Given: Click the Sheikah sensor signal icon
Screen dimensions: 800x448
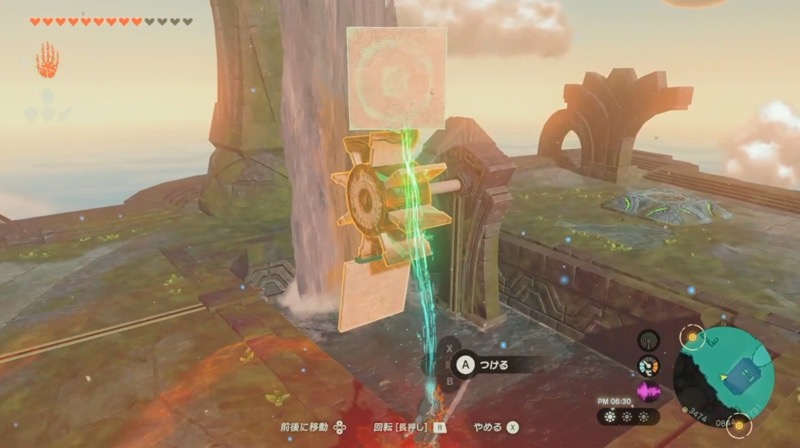Looking at the screenshot, I should click(649, 341).
